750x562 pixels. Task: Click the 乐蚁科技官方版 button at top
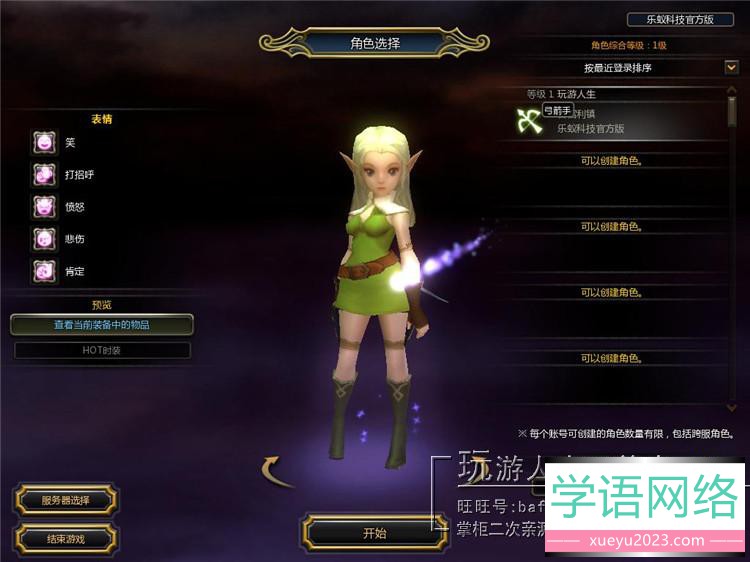coord(680,19)
